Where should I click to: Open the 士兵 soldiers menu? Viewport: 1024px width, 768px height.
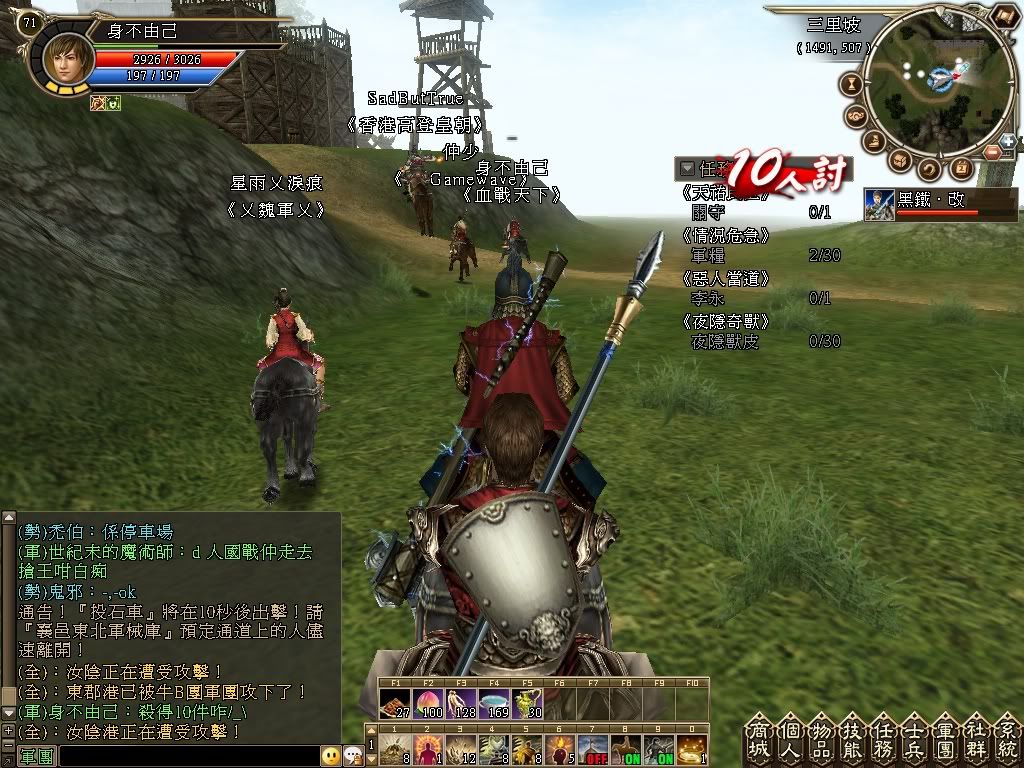(915, 740)
